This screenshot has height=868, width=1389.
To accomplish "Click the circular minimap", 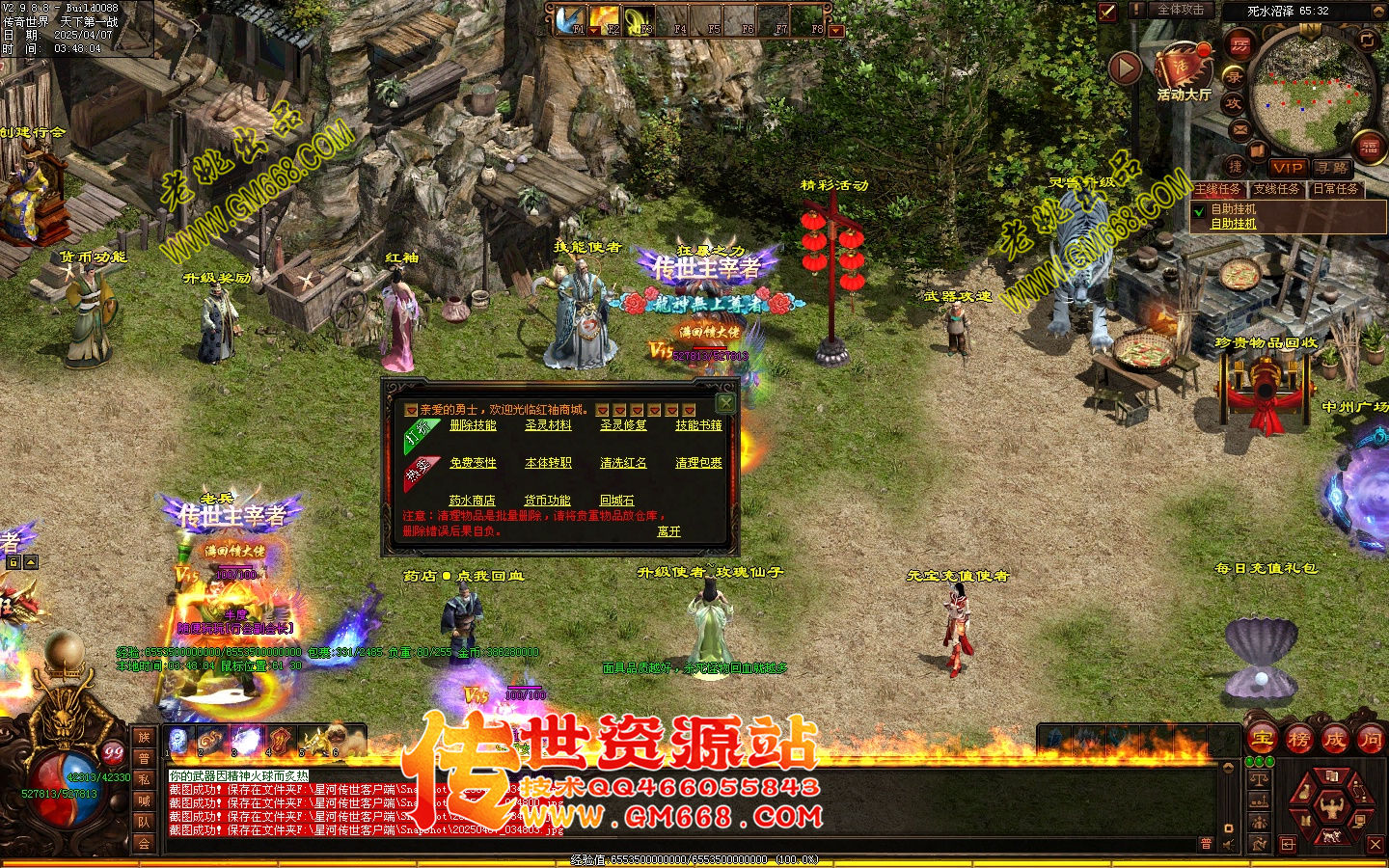I will pos(1312,93).
